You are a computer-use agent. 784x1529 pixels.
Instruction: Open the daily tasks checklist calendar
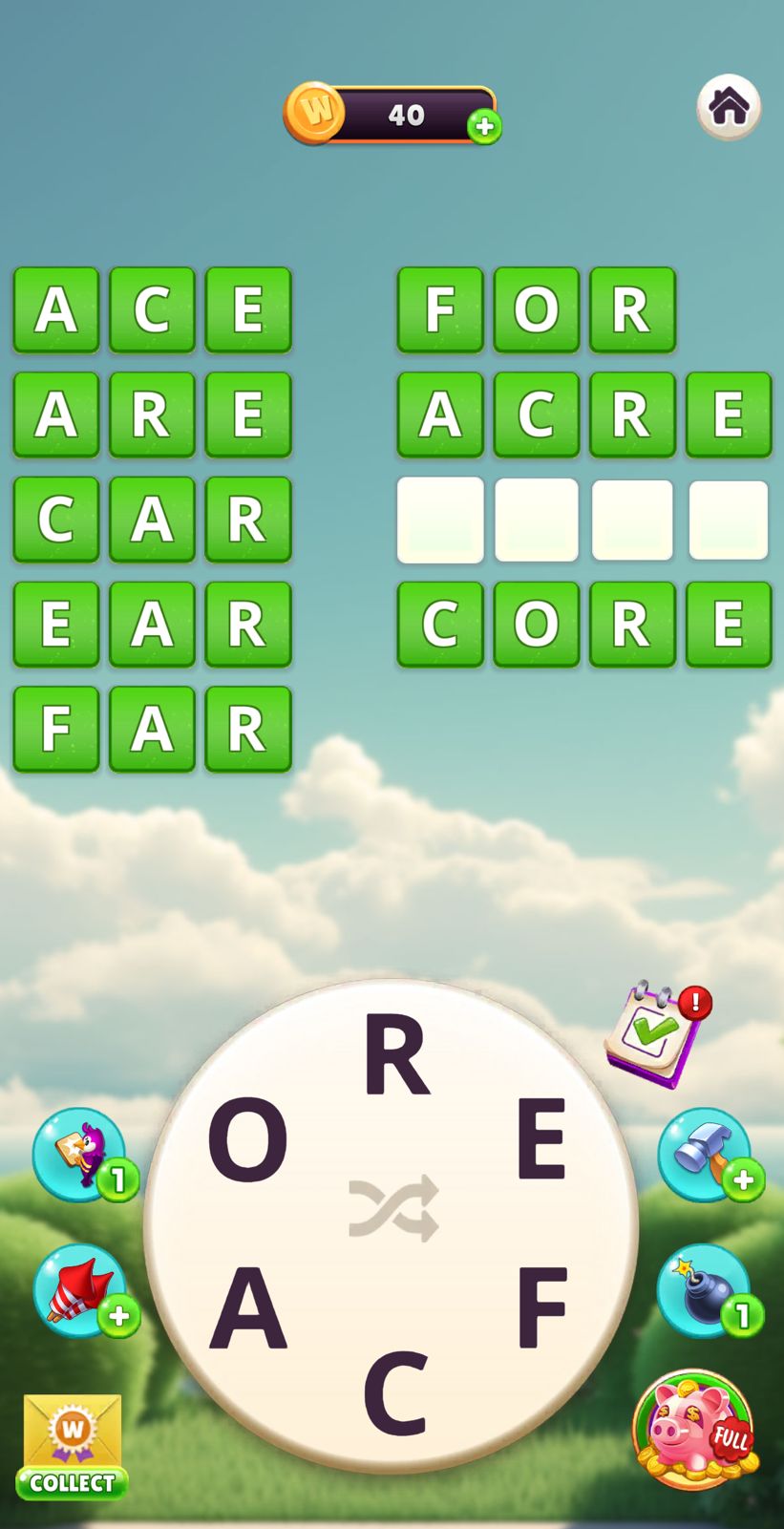tap(656, 1035)
